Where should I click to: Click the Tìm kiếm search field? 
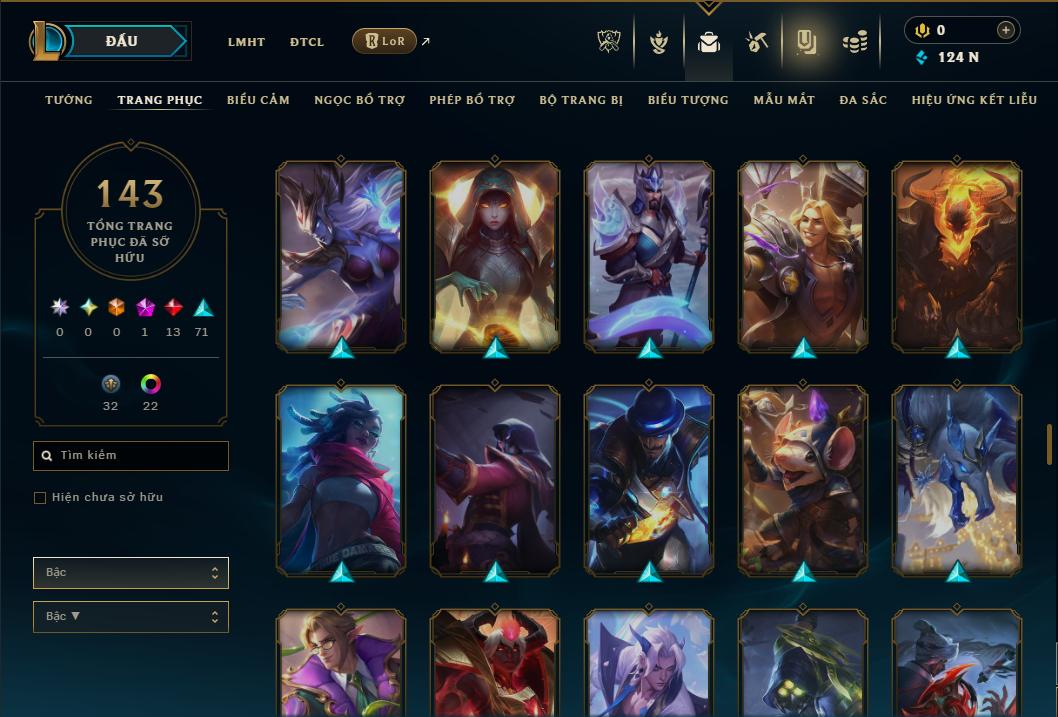coord(131,456)
